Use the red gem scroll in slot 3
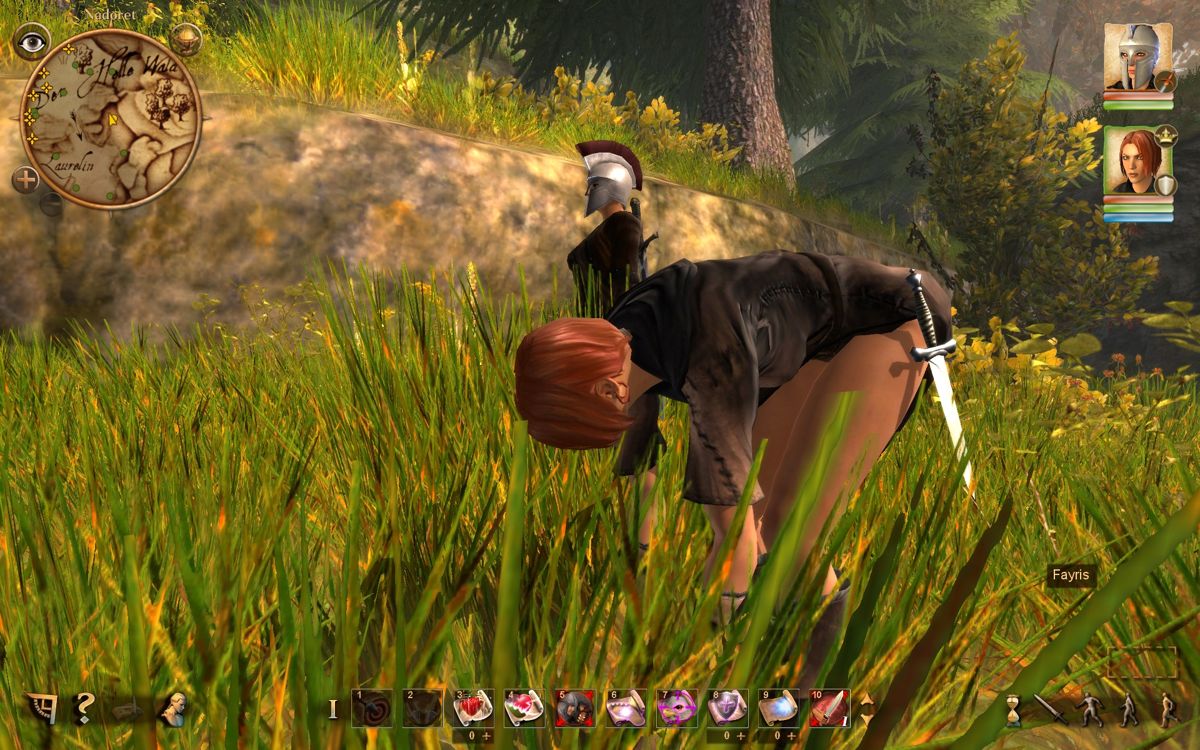Viewport: 1200px width, 750px height. 472,708
